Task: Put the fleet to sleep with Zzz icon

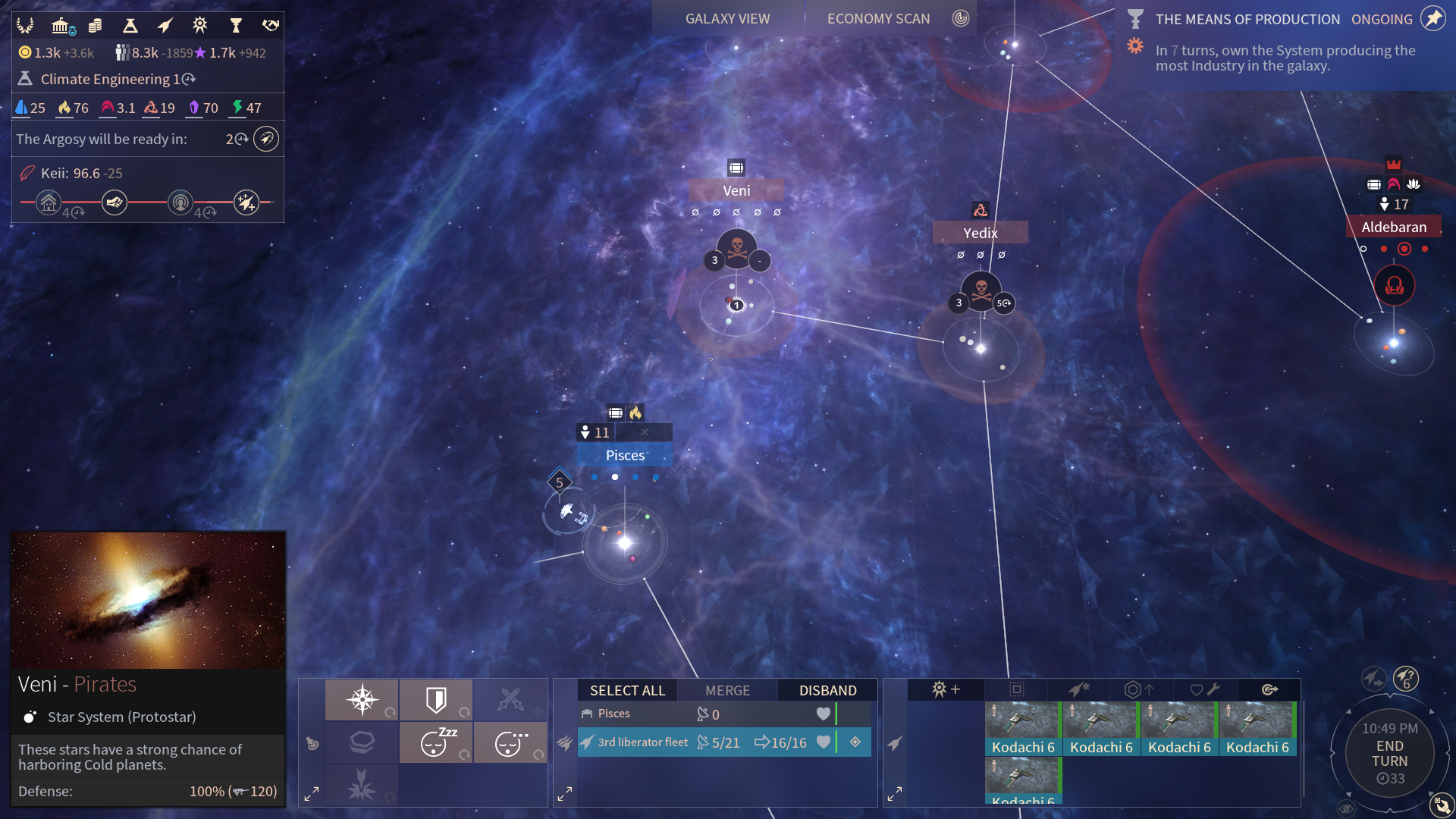Action: 436,742
